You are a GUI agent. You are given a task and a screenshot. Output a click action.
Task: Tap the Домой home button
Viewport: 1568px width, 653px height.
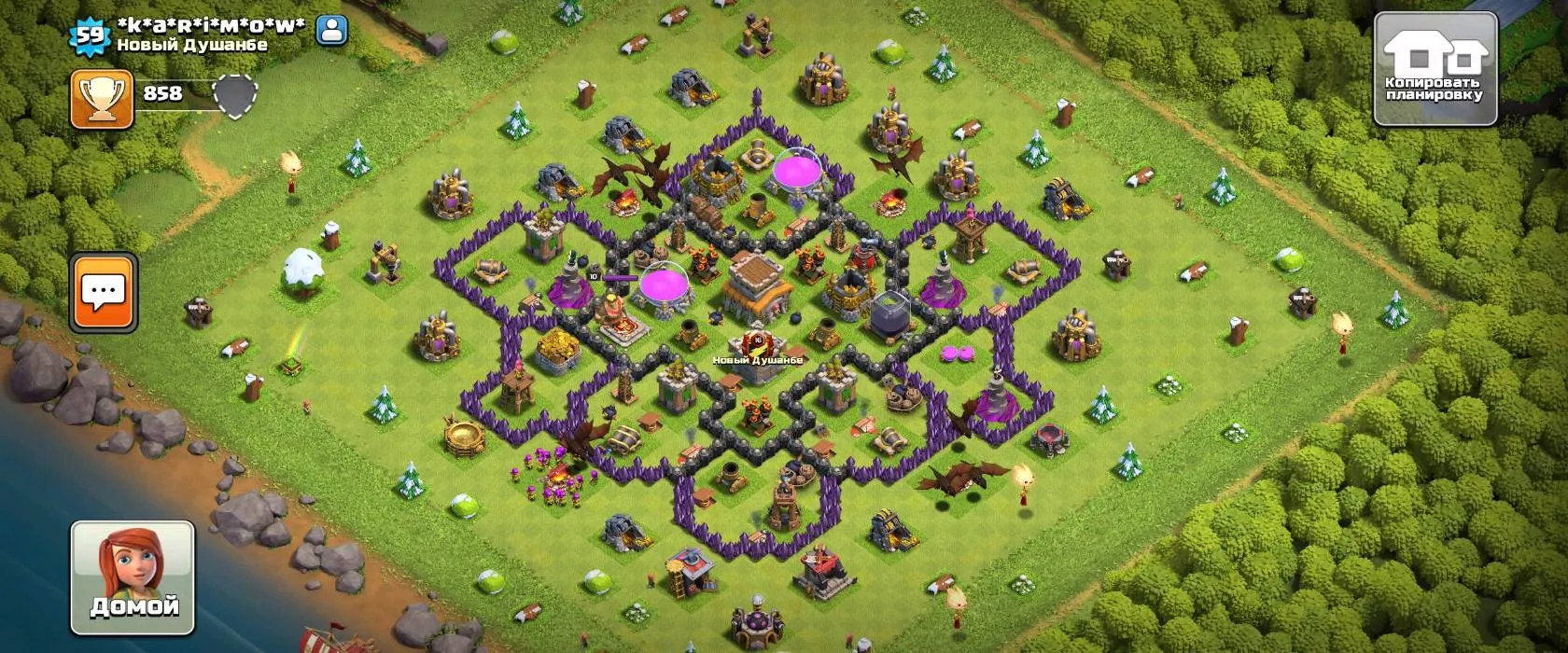[133, 577]
